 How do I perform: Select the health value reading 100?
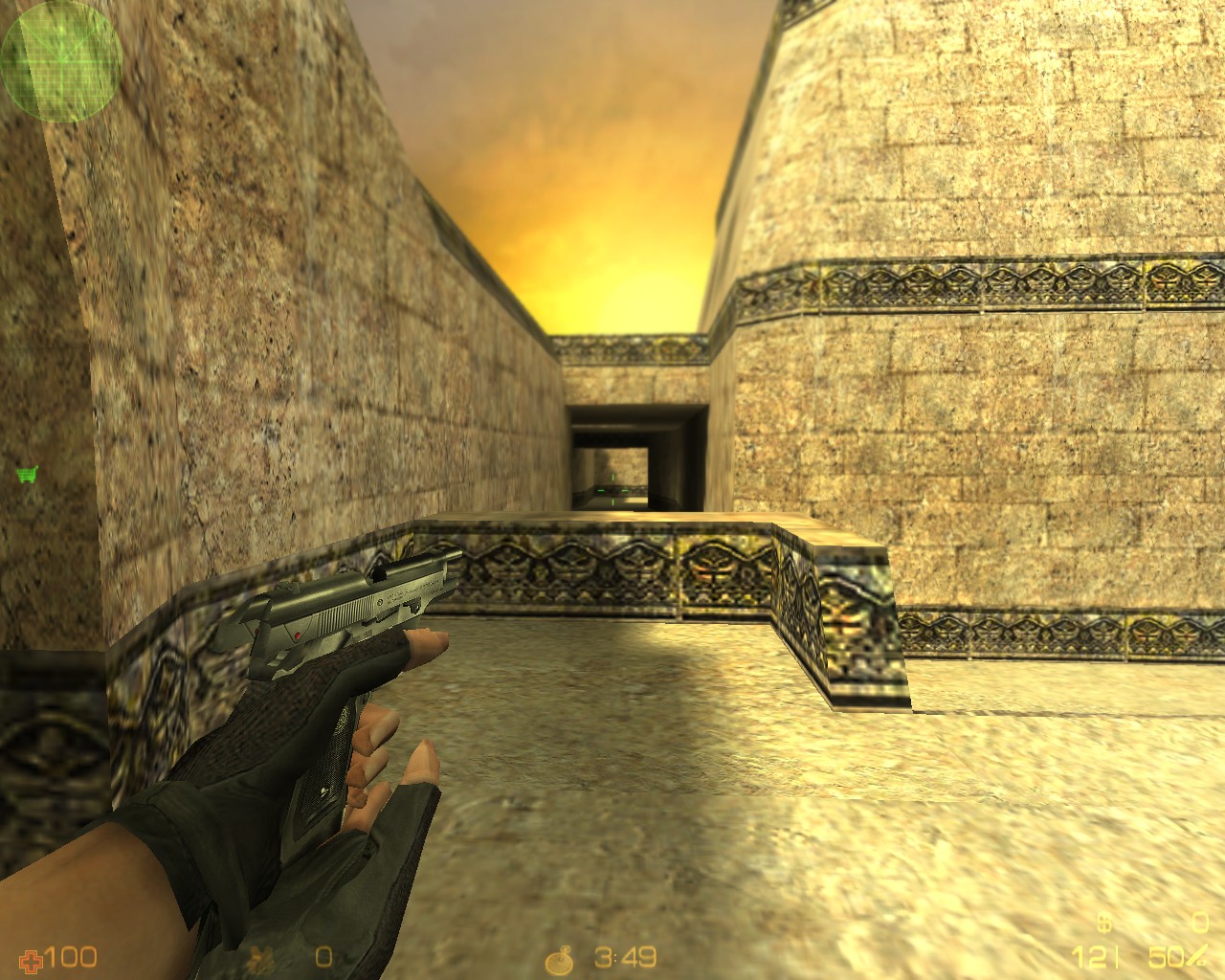click(69, 958)
